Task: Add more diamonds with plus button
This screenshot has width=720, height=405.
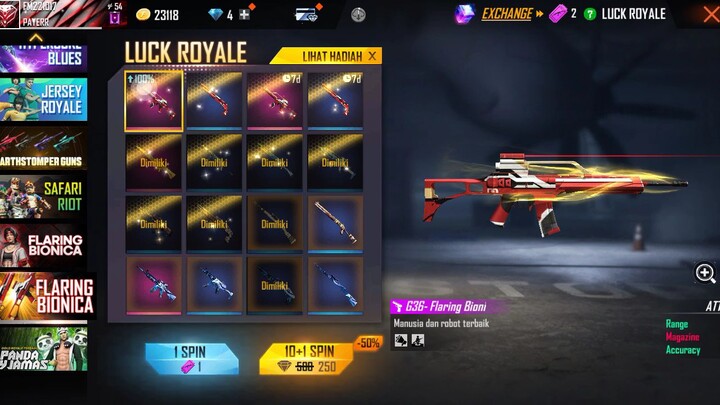Action: [245, 14]
